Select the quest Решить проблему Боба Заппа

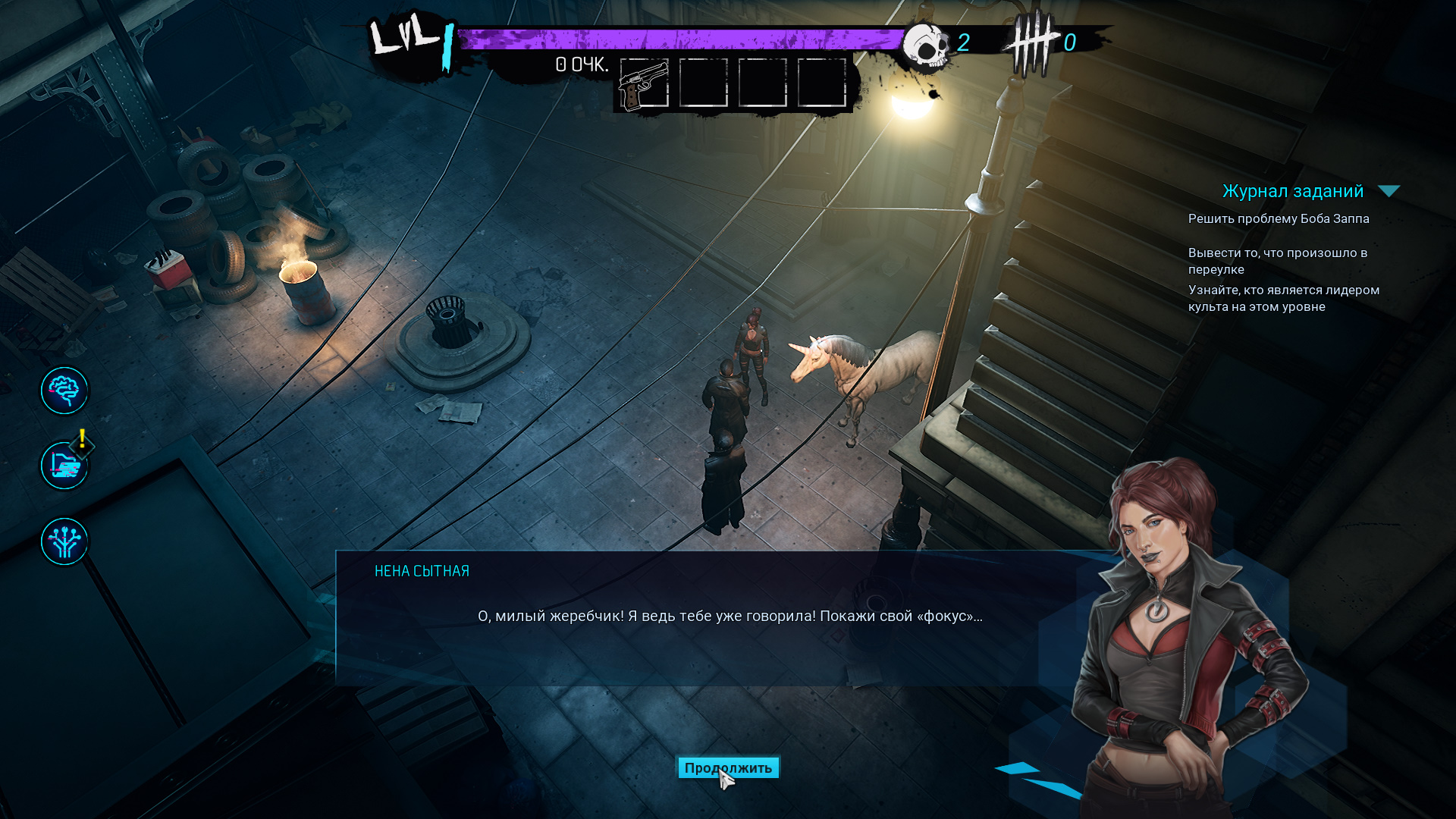click(1278, 219)
